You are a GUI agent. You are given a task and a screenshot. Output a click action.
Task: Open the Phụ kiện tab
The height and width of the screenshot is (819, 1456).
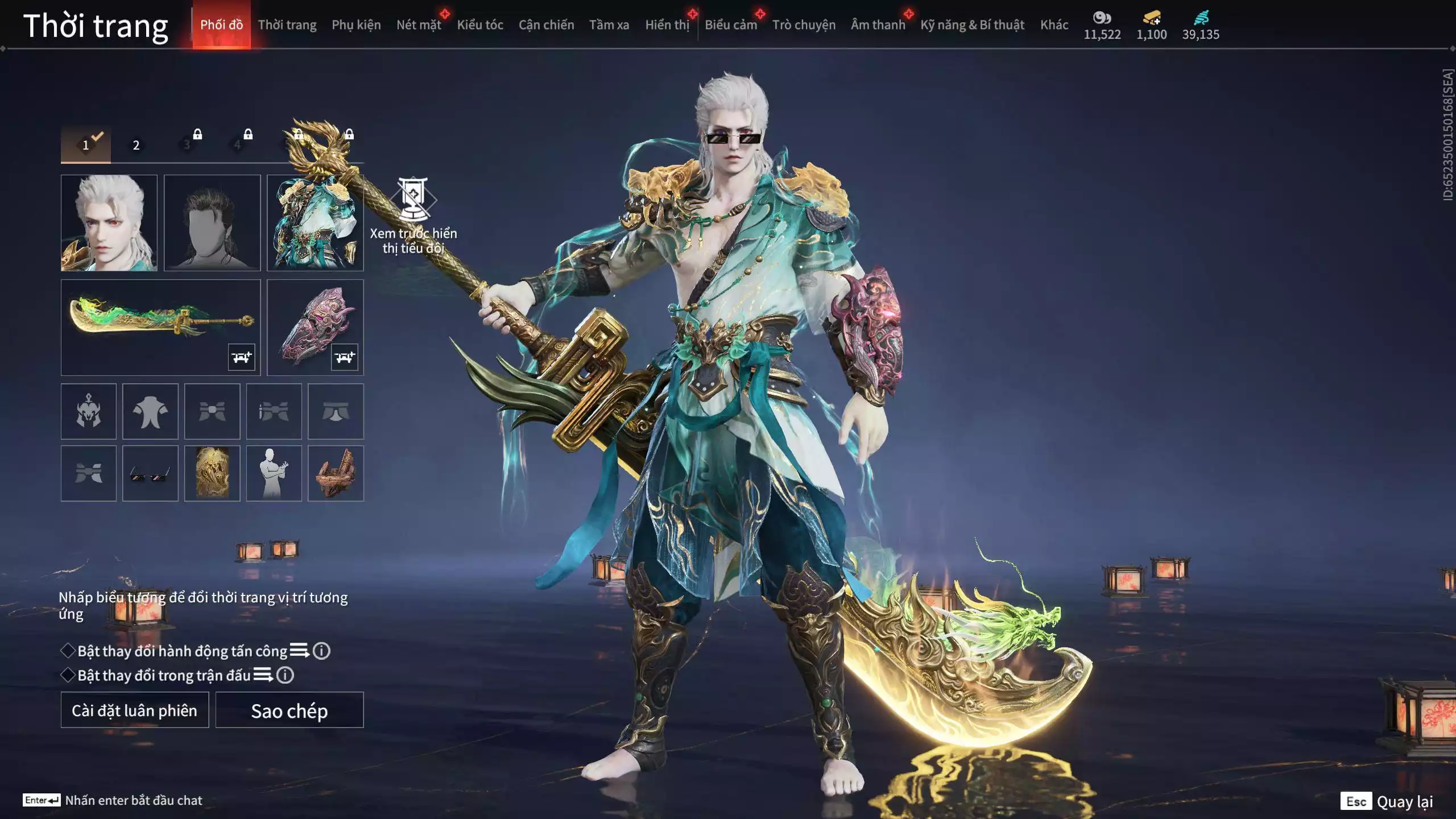click(x=356, y=25)
